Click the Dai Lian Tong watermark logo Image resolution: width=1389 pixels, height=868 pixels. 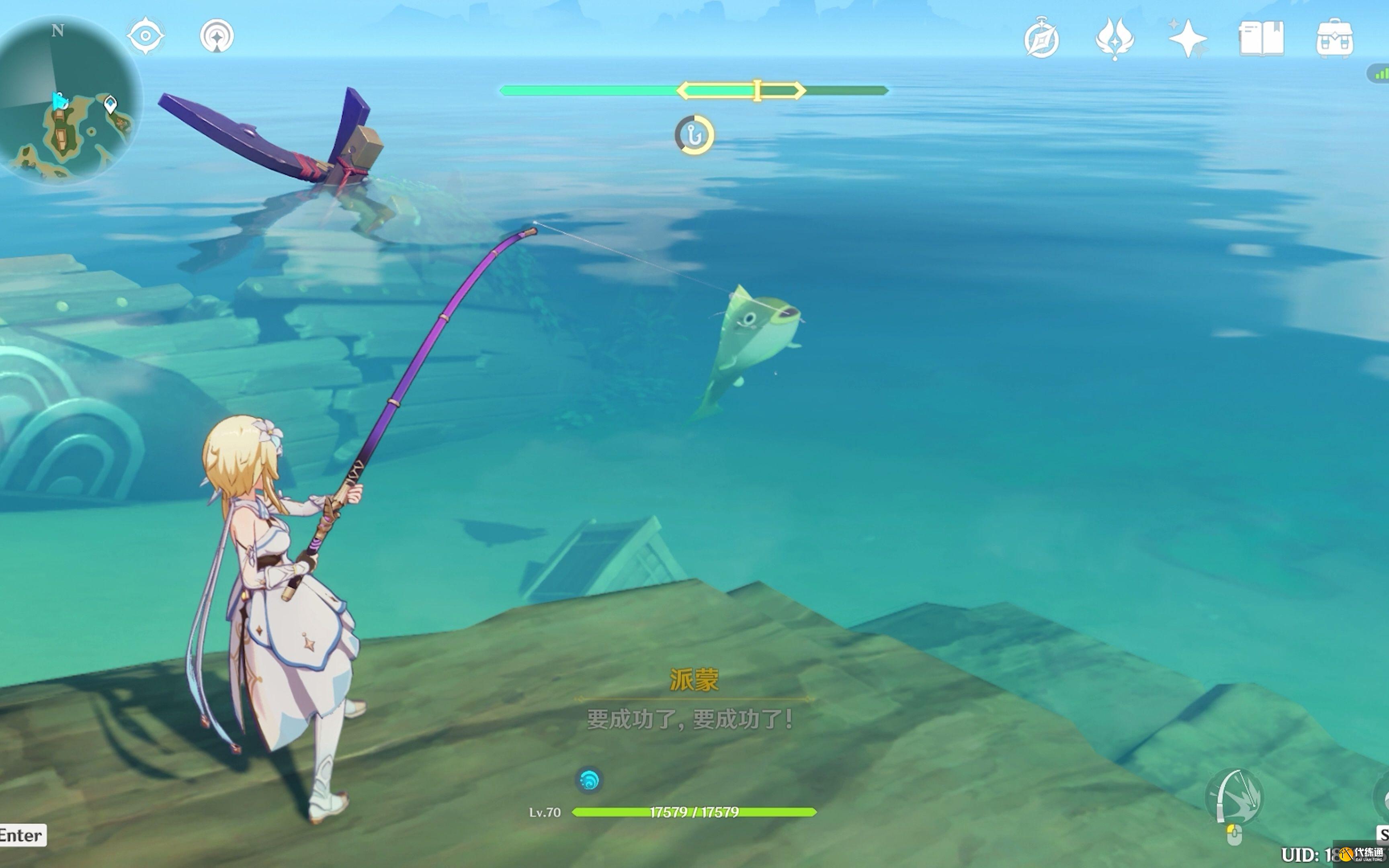pos(1362,854)
